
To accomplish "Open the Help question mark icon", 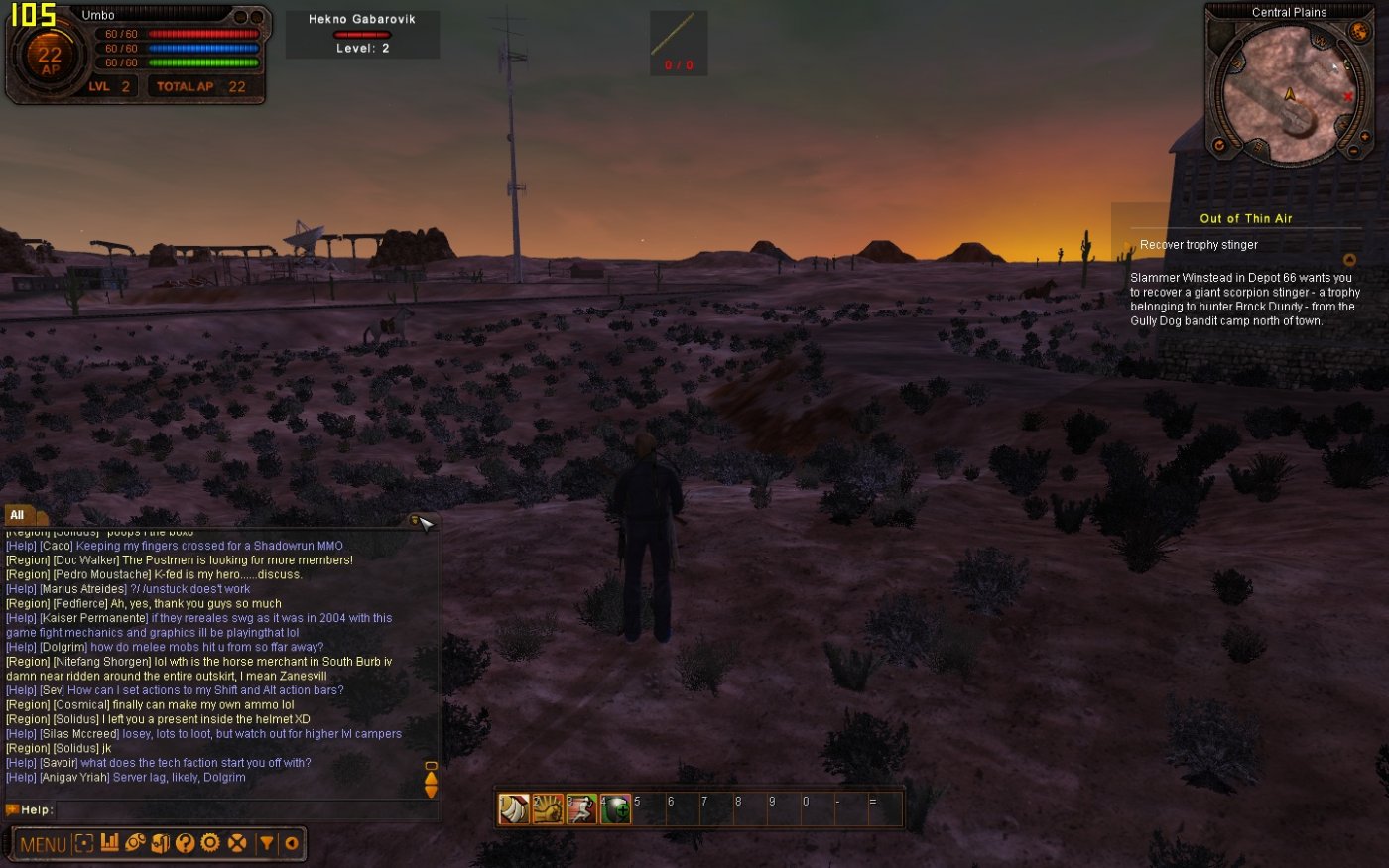I will (185, 845).
